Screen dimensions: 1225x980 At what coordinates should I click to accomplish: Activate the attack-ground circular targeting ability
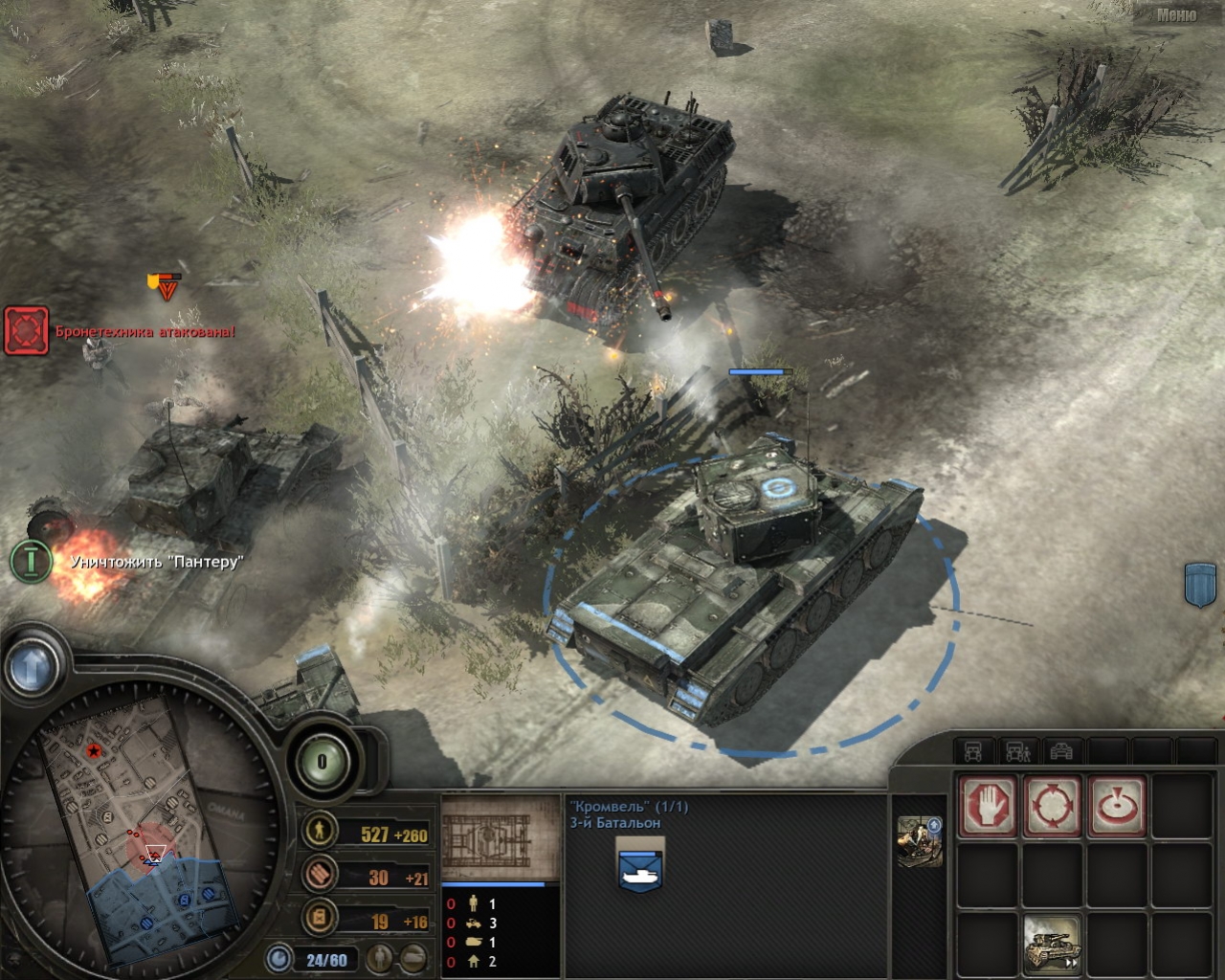[x=1052, y=805]
